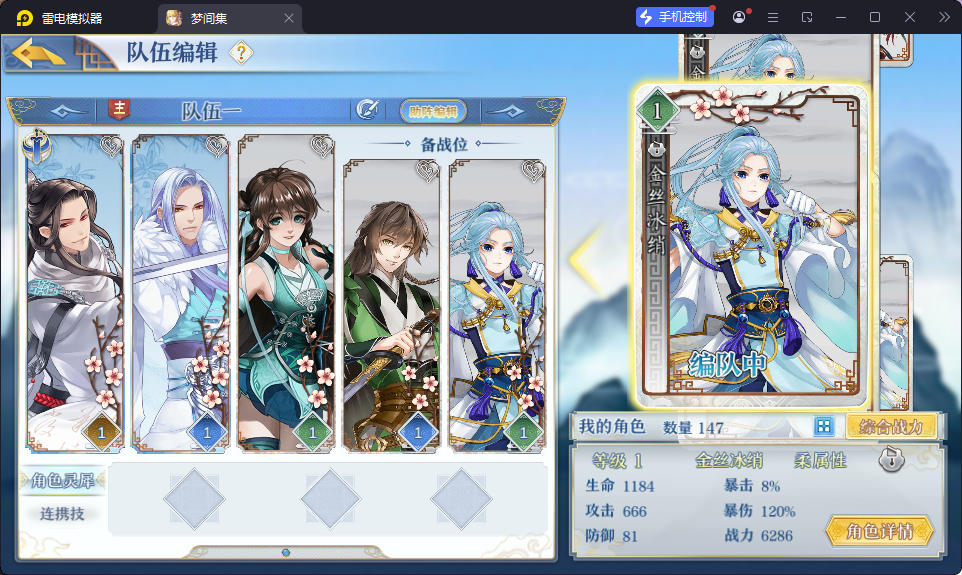The image size is (962, 575).
Task: Toggle the blue grid view icon
Action: pyautogui.click(x=824, y=427)
